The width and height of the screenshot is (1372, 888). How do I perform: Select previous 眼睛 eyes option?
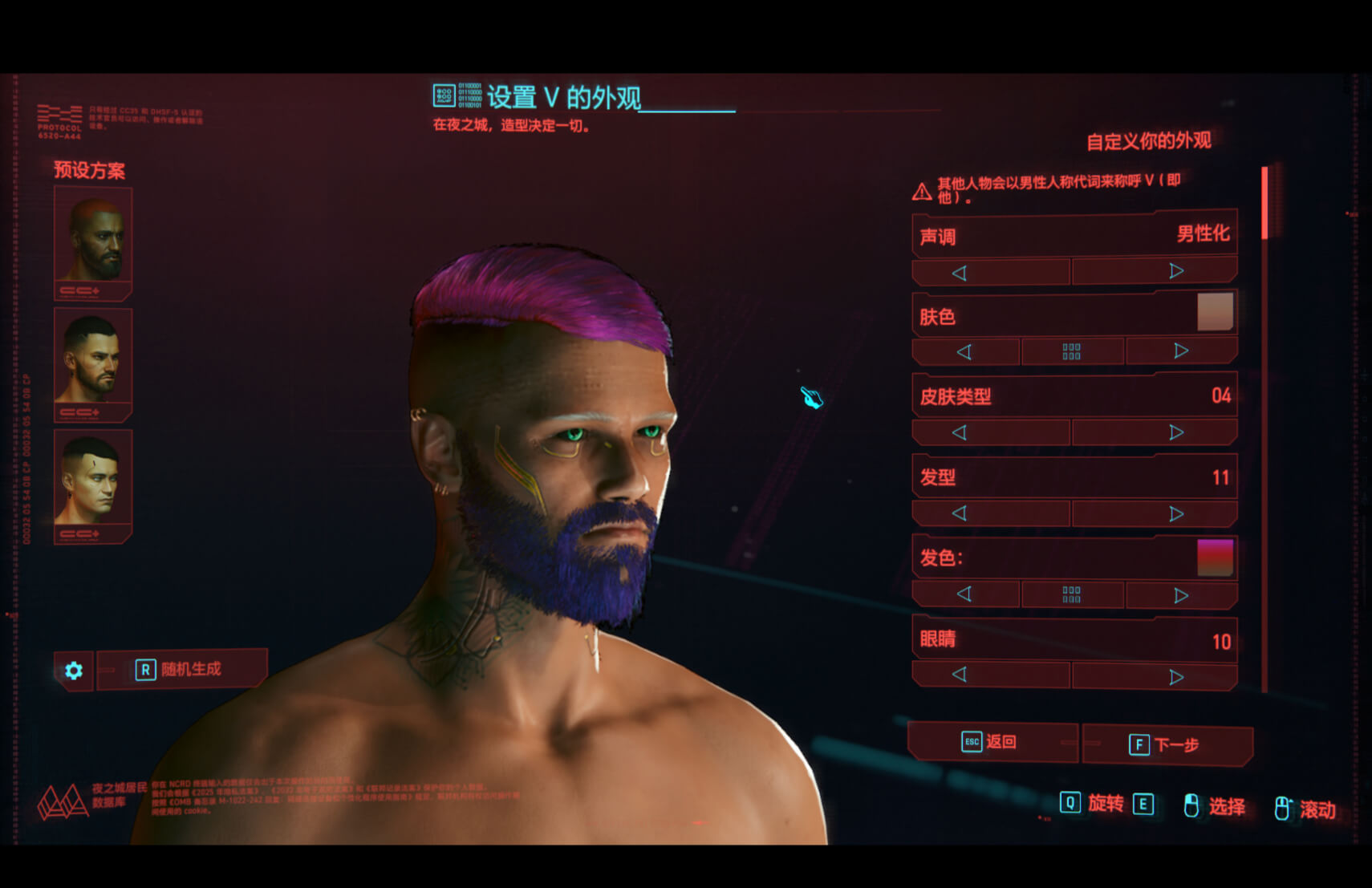pos(960,675)
